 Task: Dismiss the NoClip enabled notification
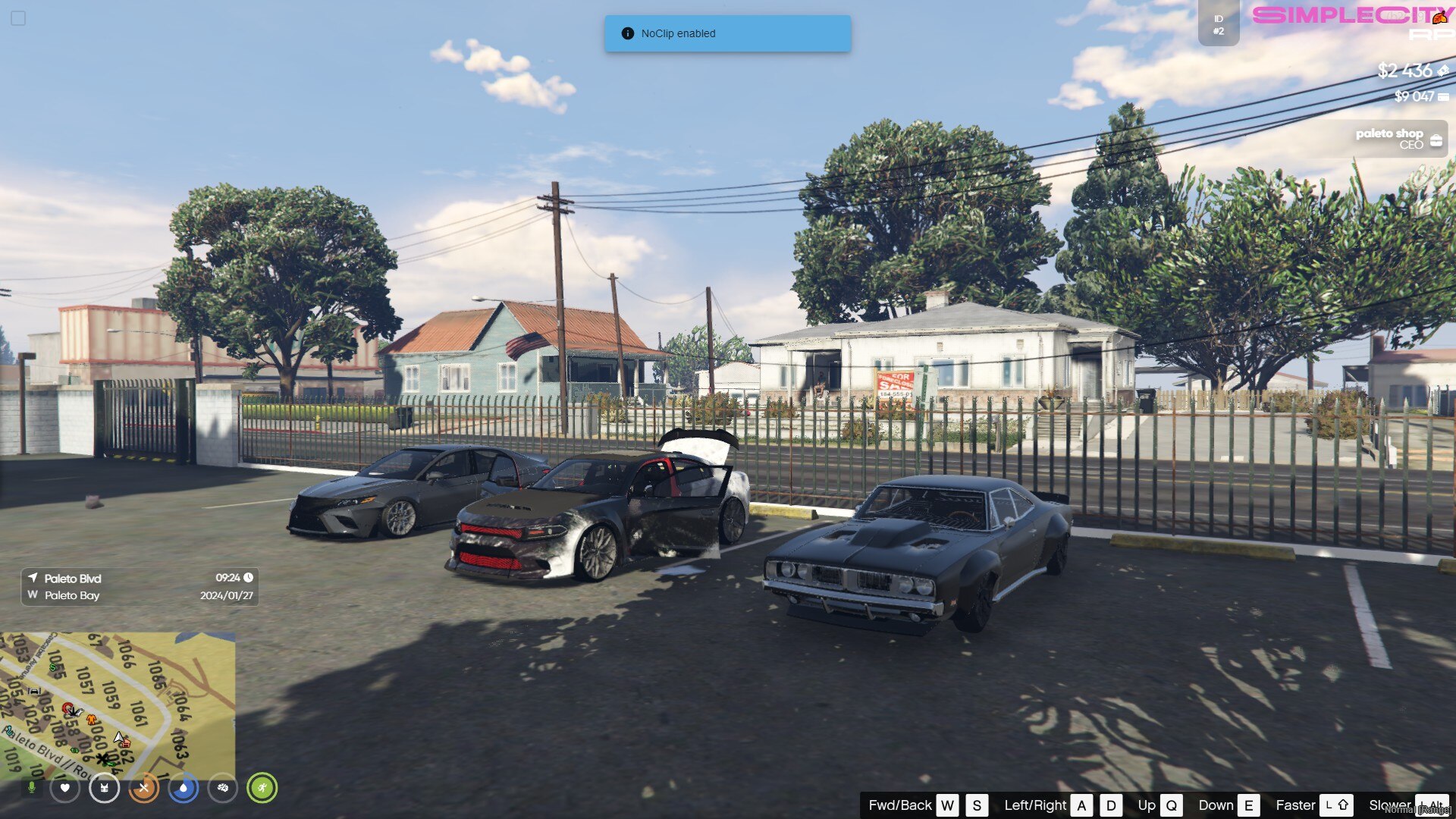pos(727,33)
